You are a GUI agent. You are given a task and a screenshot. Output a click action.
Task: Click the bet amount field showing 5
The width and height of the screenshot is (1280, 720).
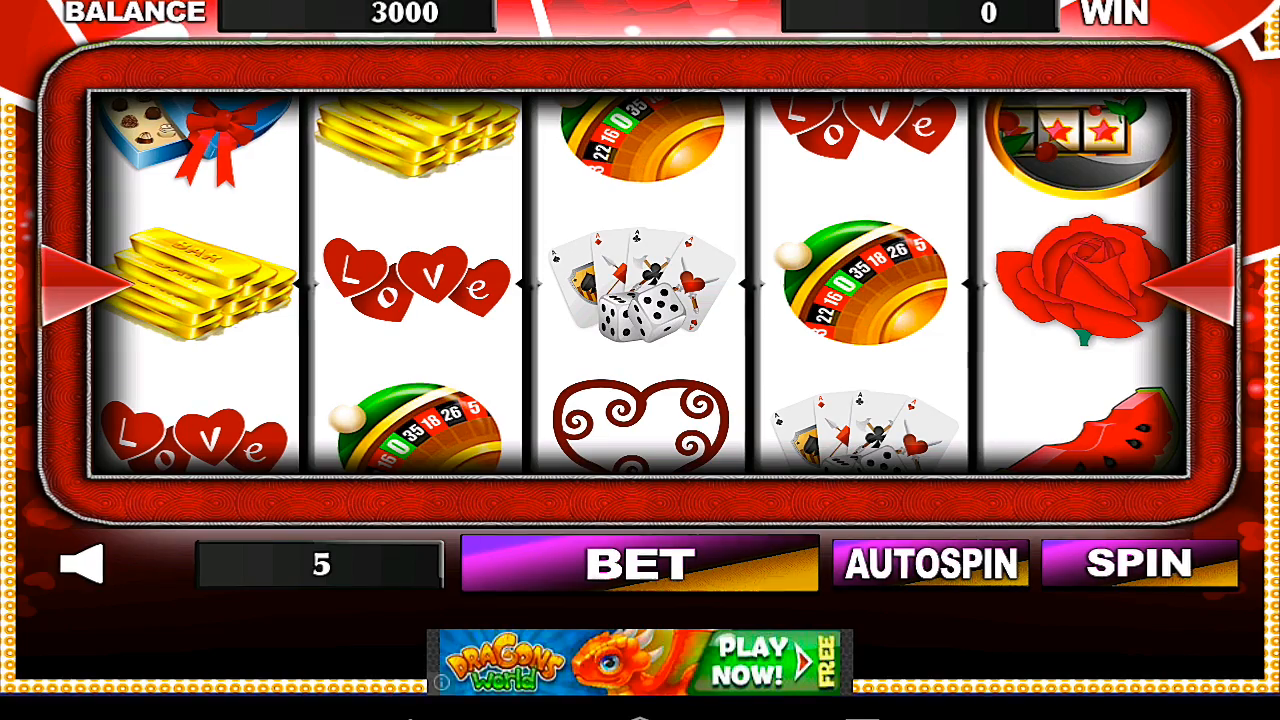[320, 563]
